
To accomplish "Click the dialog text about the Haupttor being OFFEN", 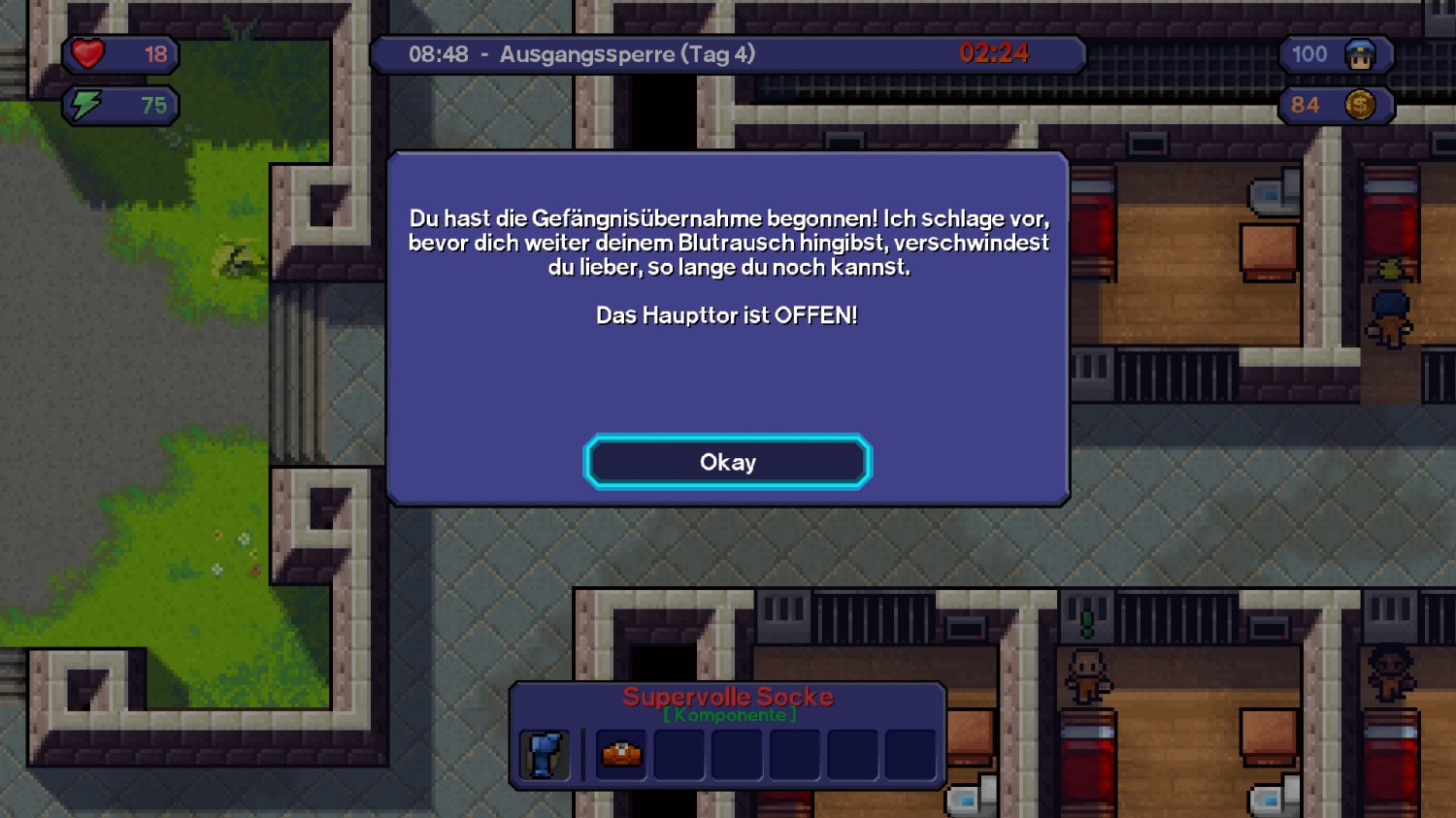I will 726,315.
